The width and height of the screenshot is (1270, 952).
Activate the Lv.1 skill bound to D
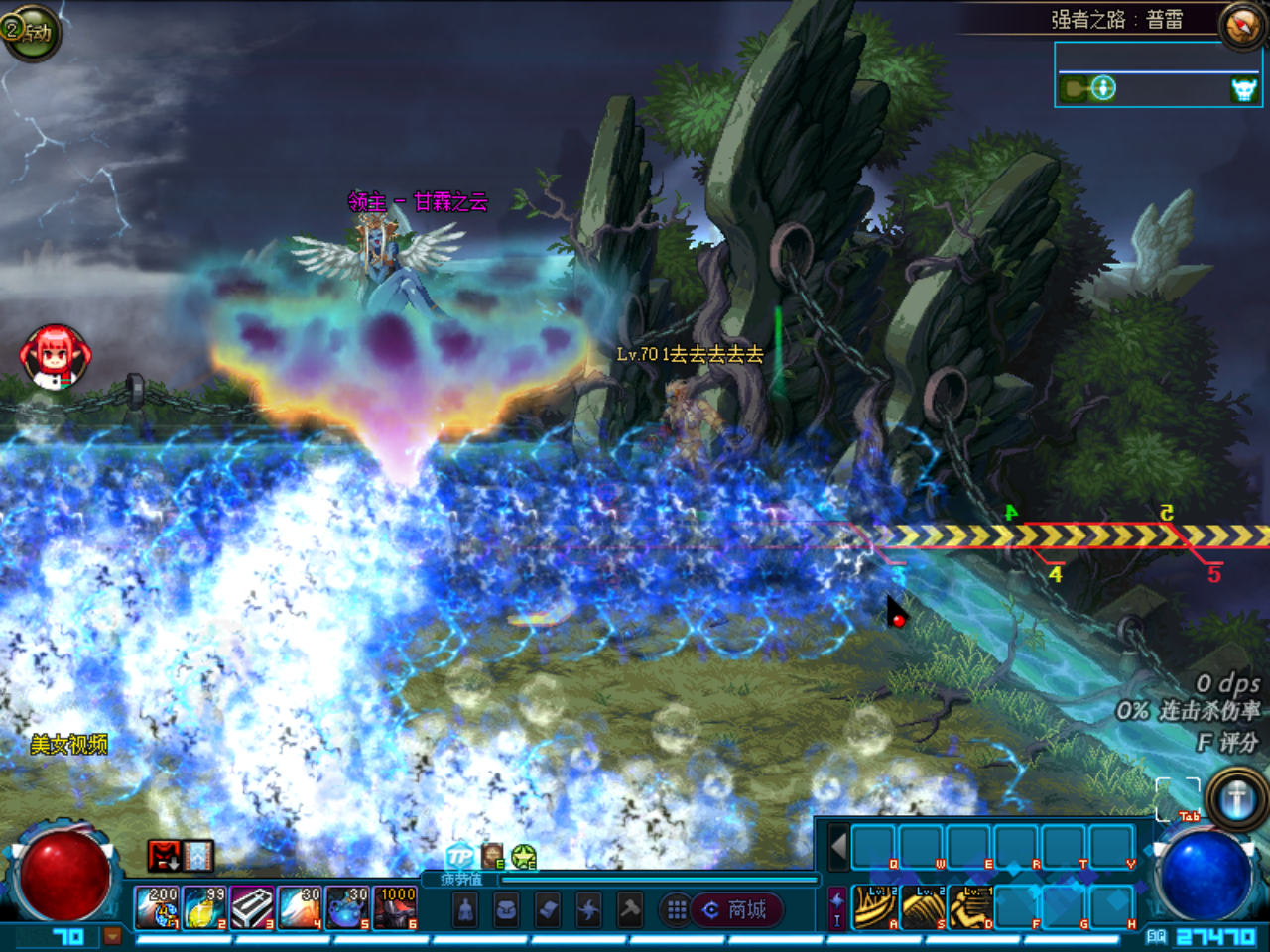point(970,907)
